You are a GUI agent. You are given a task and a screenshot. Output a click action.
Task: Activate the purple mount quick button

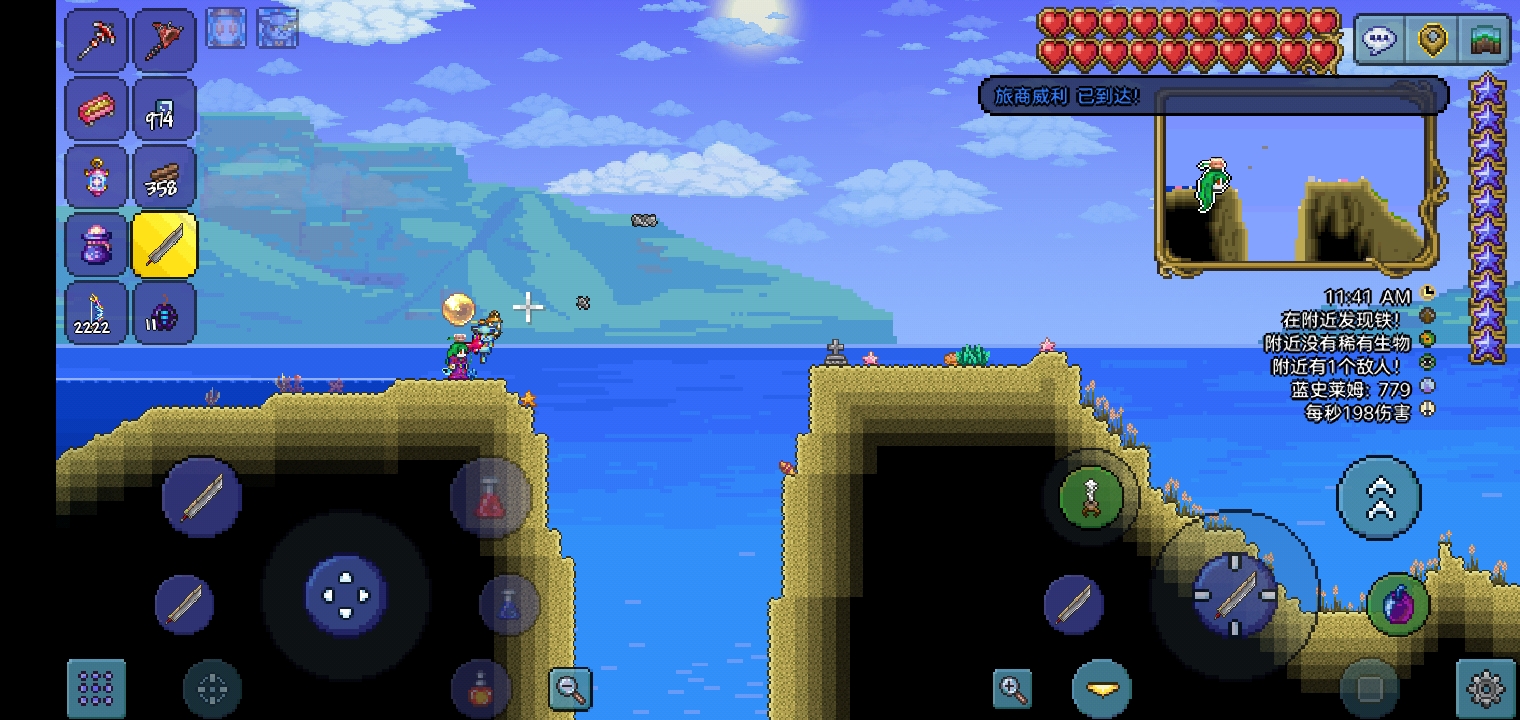[1398, 604]
